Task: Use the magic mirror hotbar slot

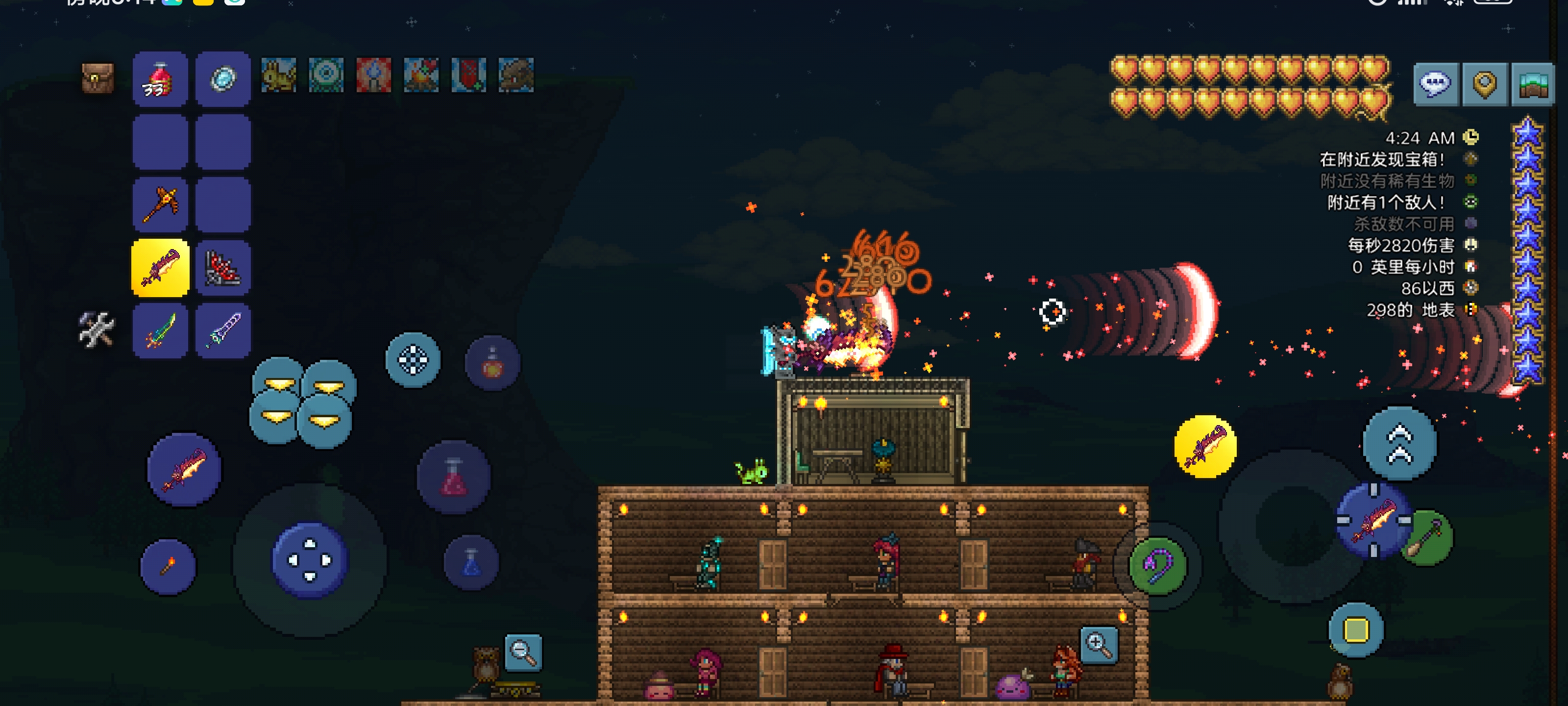Action: [x=223, y=79]
